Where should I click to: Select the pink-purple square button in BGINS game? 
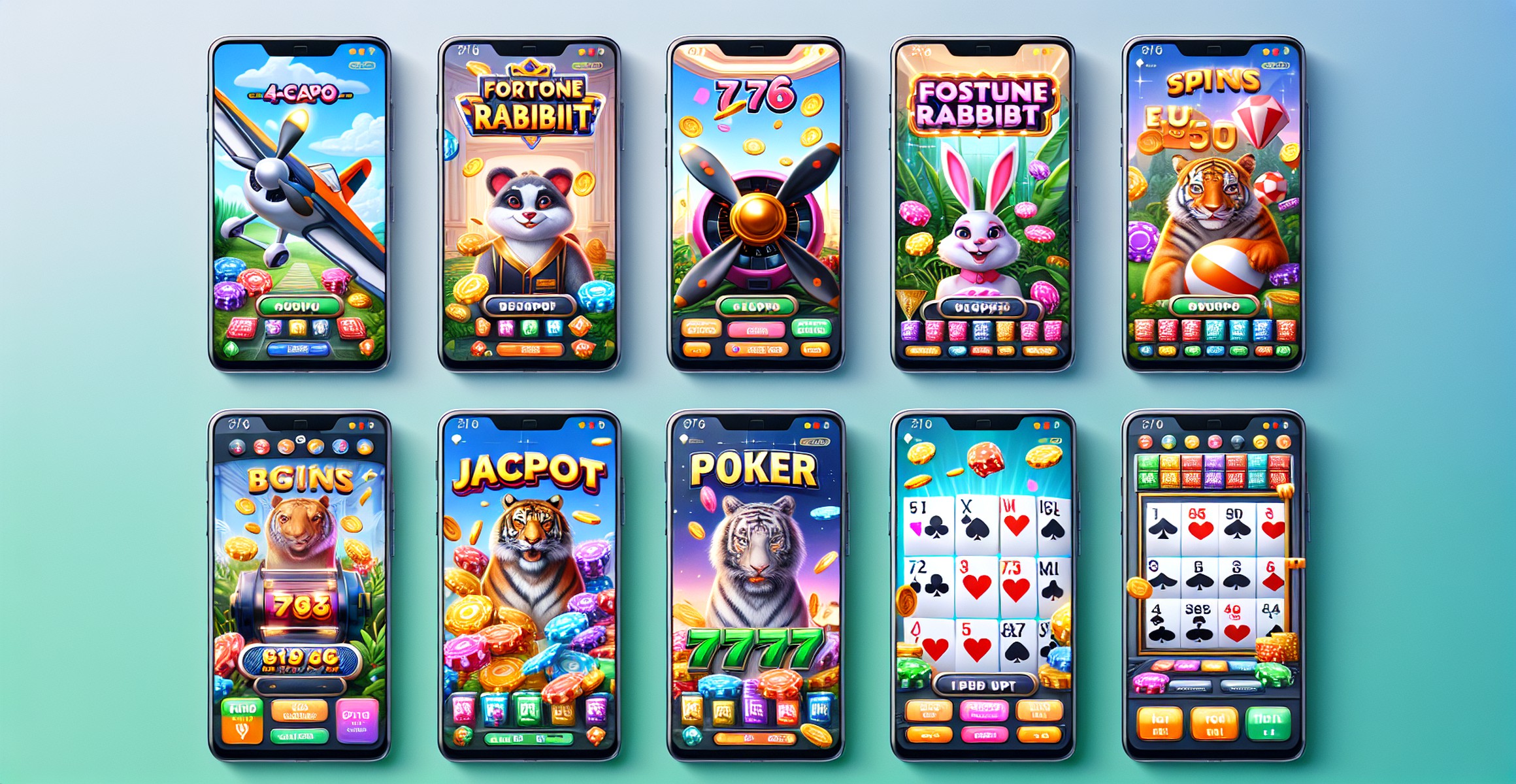point(357,720)
